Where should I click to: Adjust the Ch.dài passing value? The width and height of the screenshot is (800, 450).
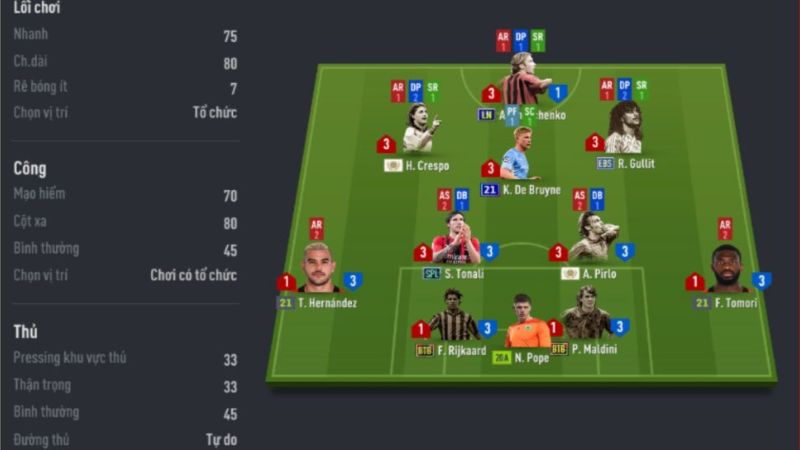[x=230, y=62]
